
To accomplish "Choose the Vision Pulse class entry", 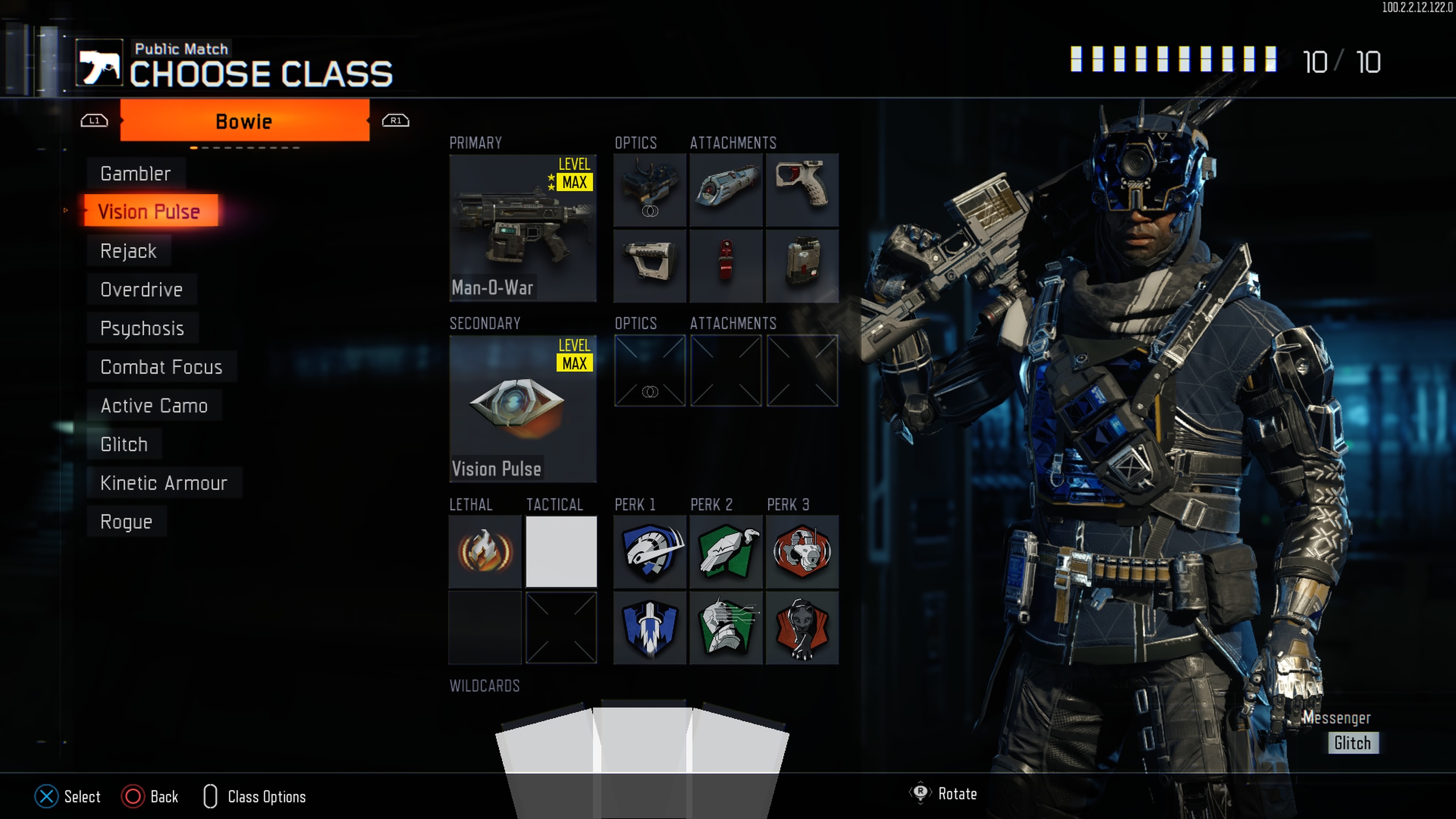I will point(149,212).
